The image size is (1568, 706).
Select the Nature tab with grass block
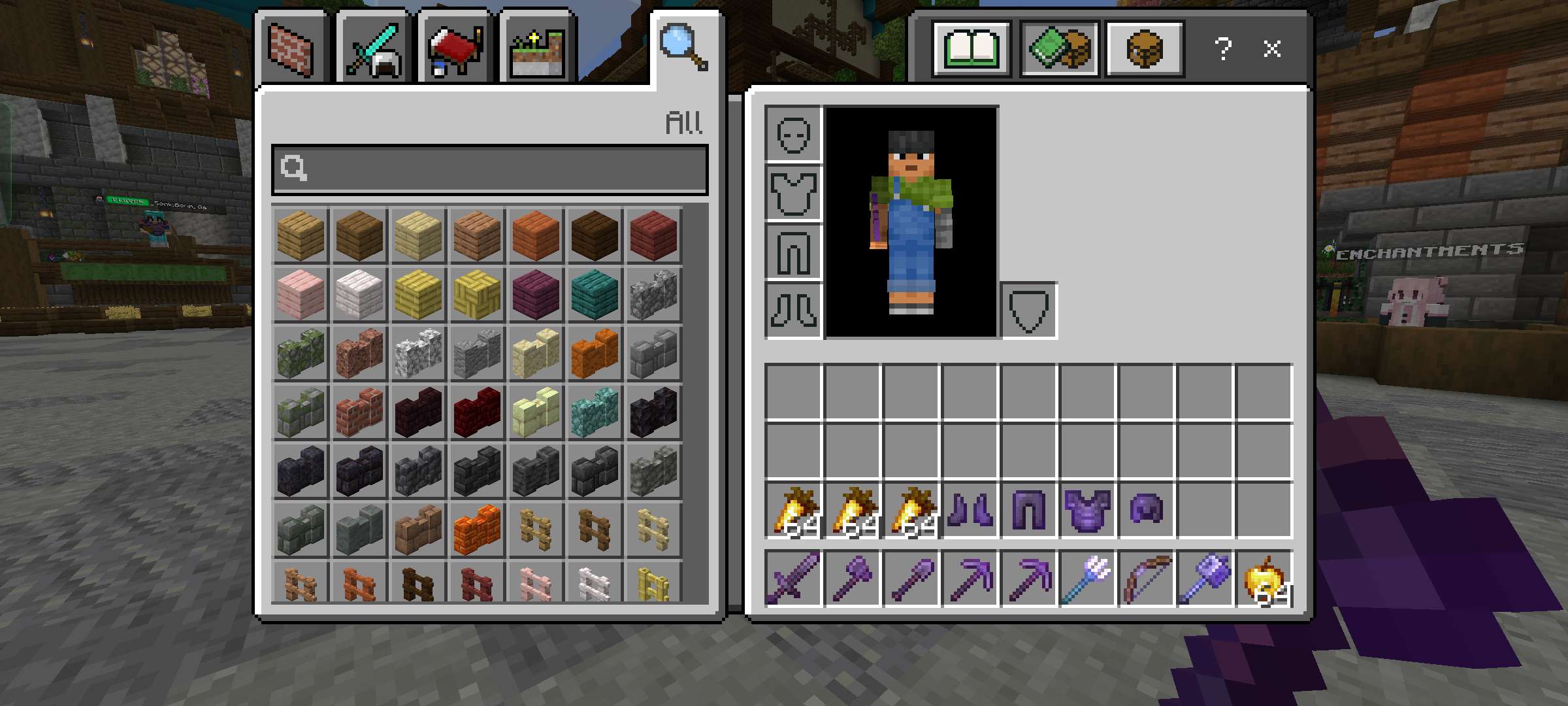537,50
